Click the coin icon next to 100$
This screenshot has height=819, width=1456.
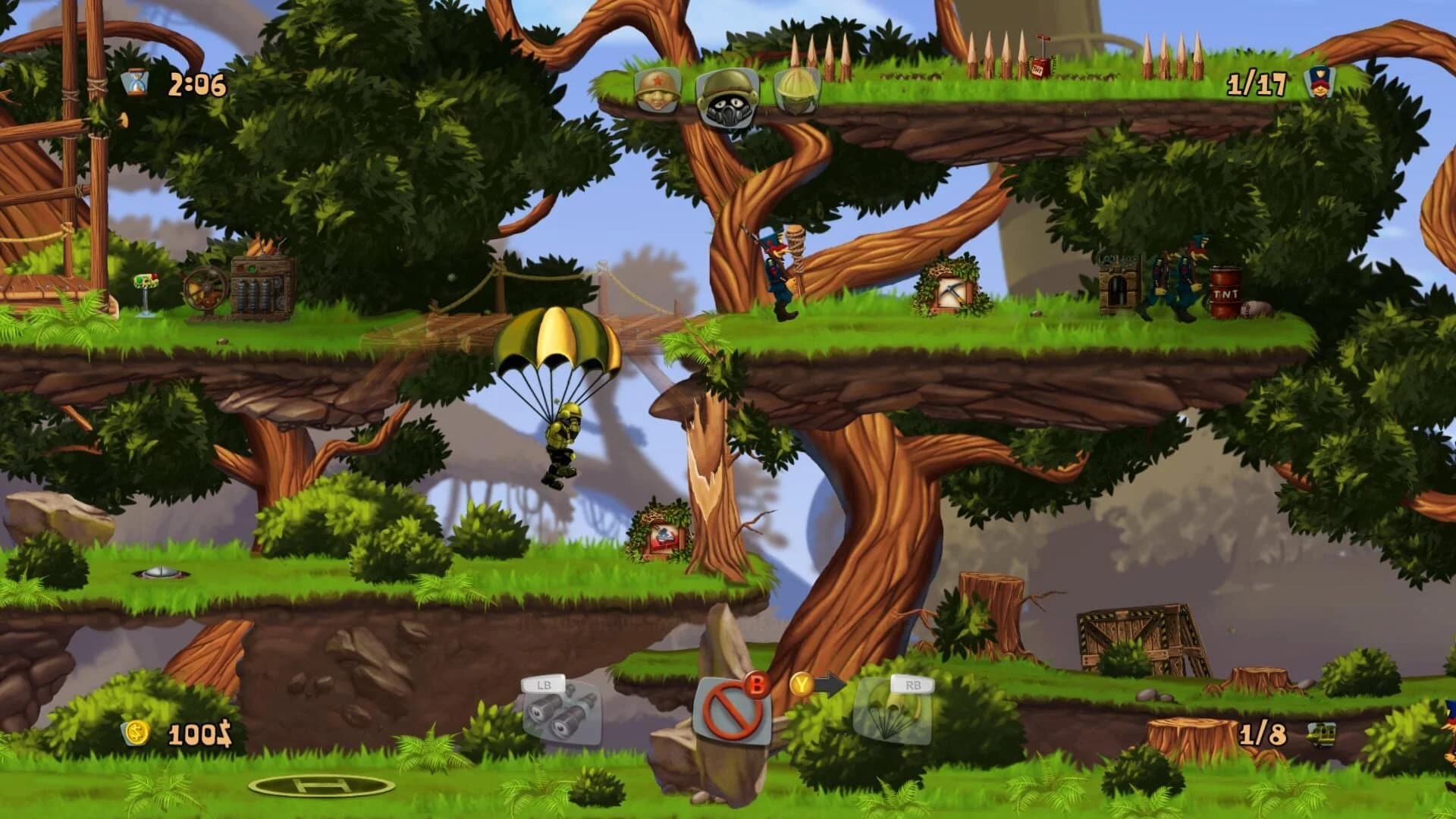pyautogui.click(x=138, y=732)
